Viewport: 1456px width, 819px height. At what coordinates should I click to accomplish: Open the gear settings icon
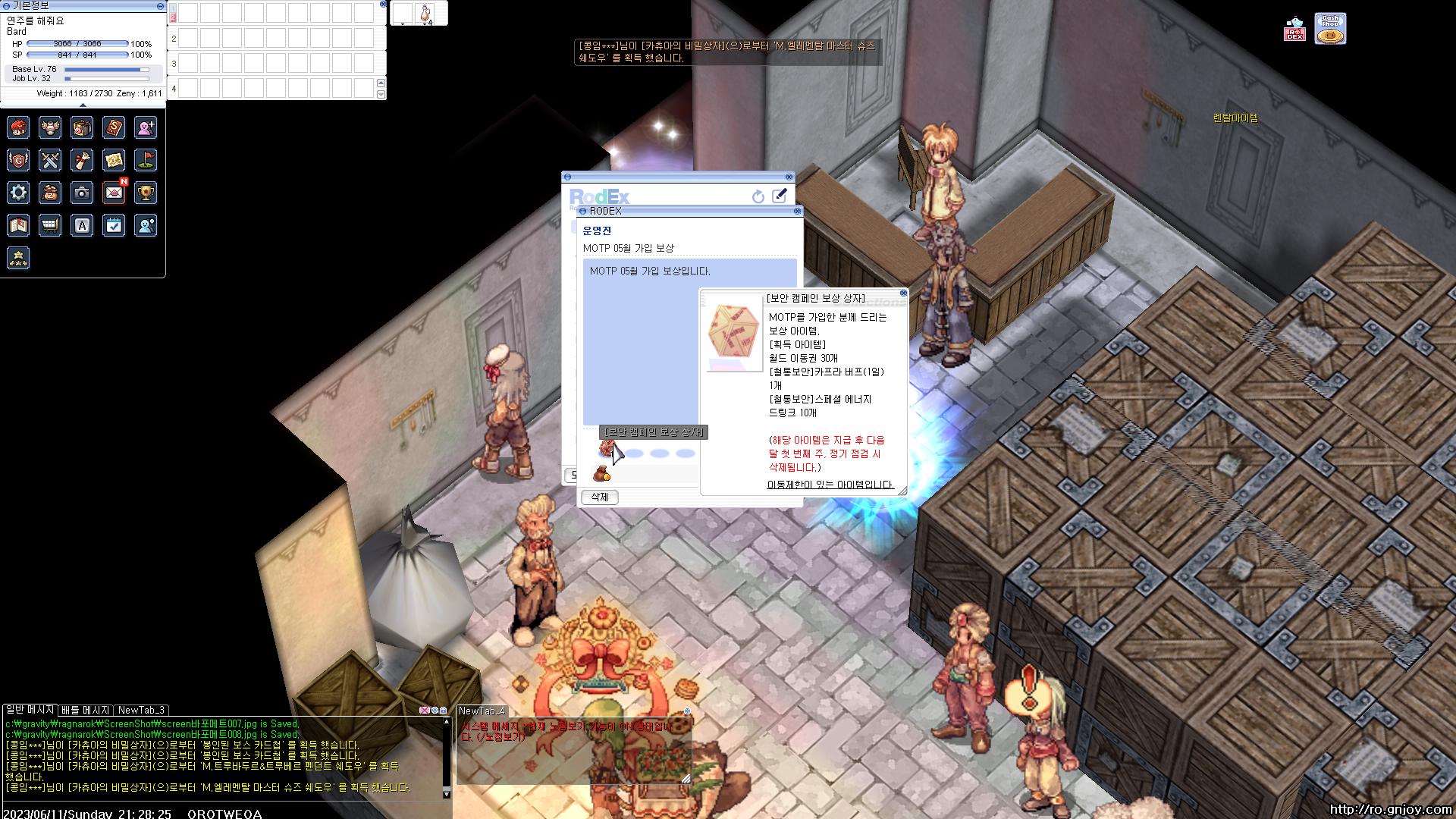(18, 193)
